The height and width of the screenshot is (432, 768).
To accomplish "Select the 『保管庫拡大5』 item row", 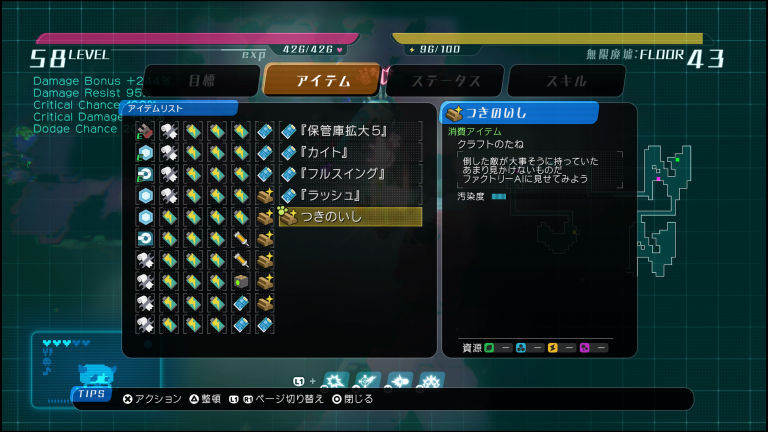I will click(x=349, y=131).
